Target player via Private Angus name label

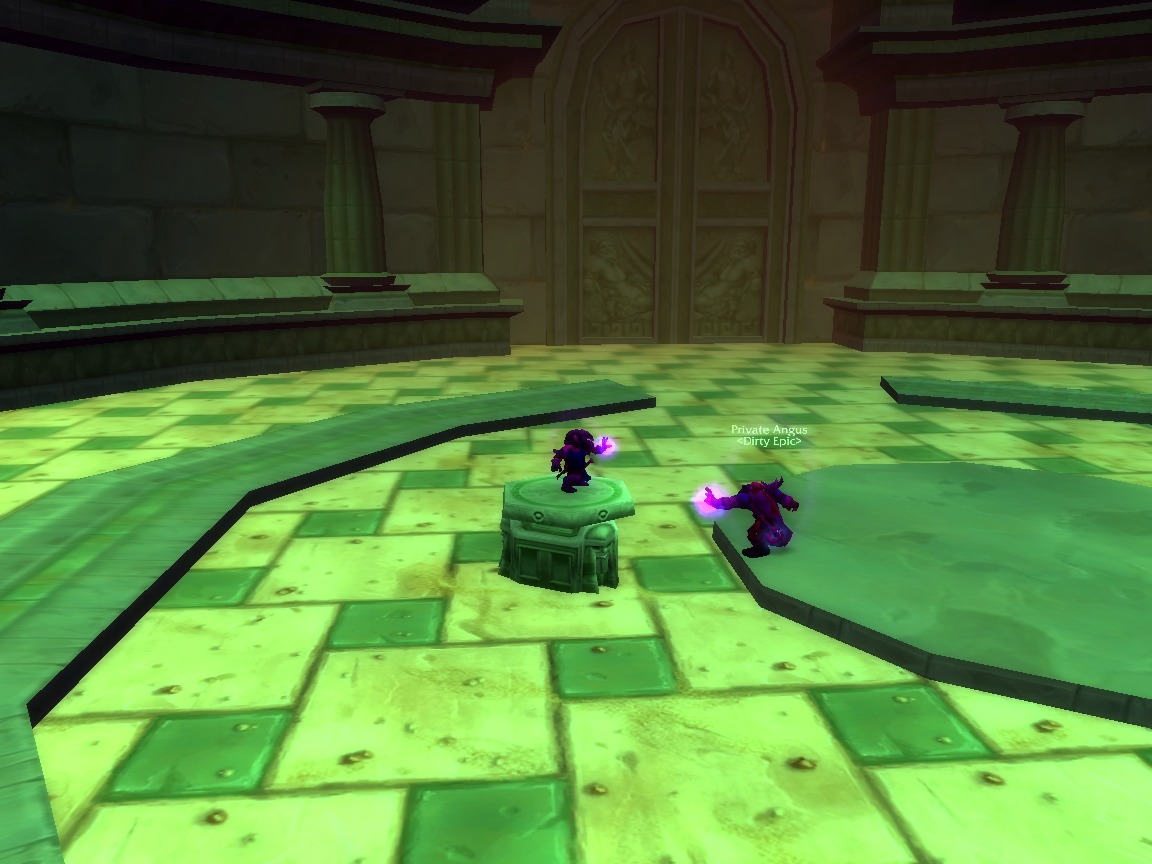click(768, 430)
